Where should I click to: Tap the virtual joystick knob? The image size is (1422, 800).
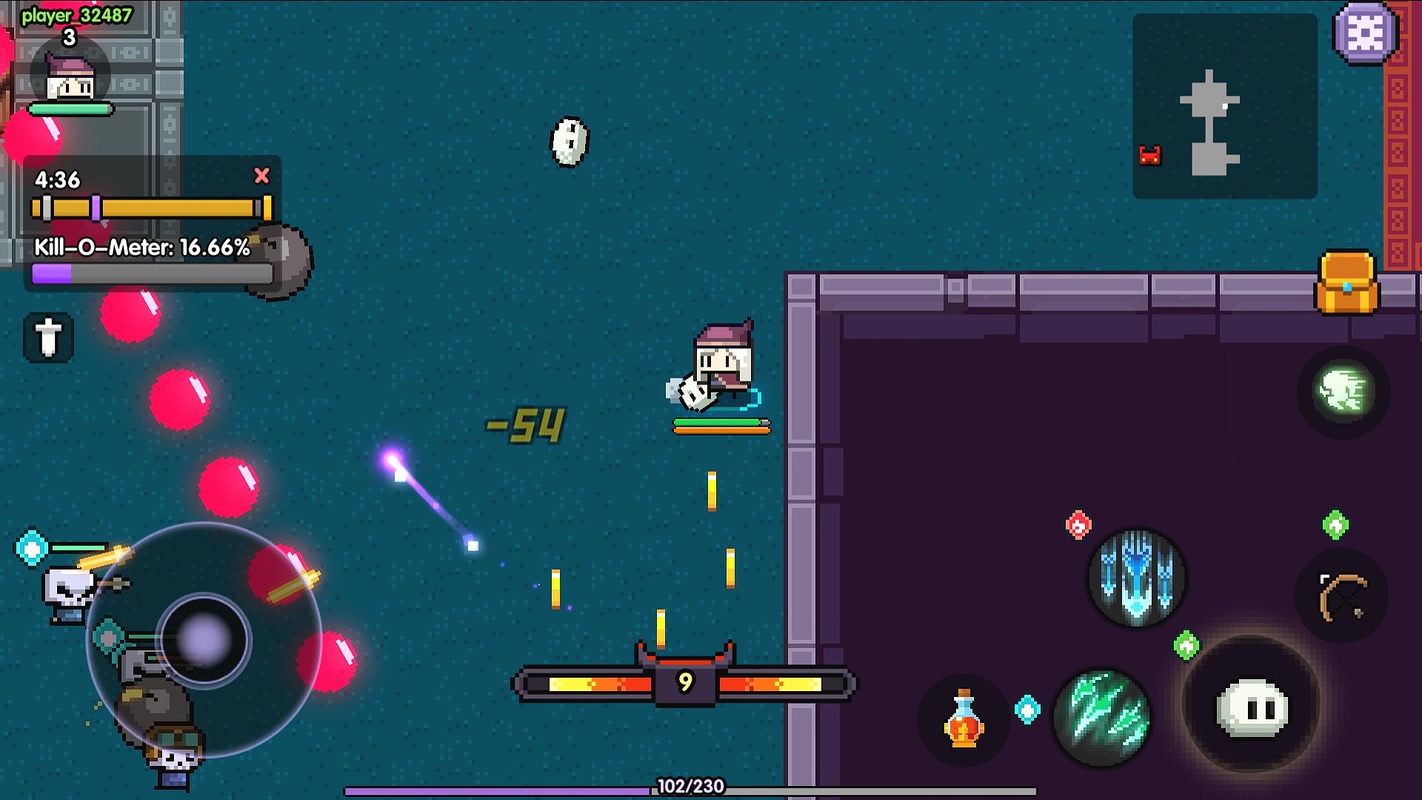[204, 638]
